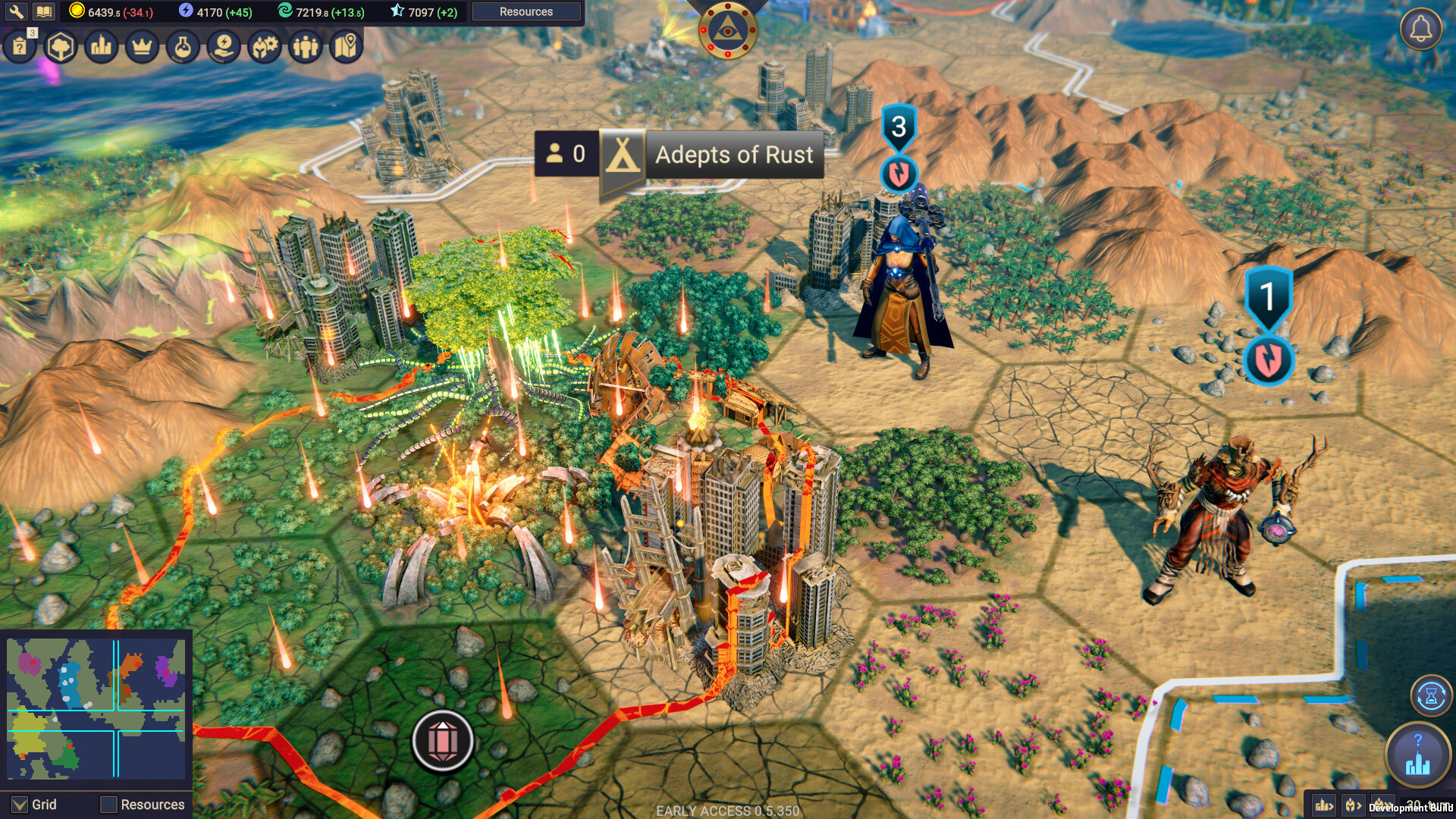The image size is (1456, 819).
Task: Open the three-people population panel
Action: 306,47
